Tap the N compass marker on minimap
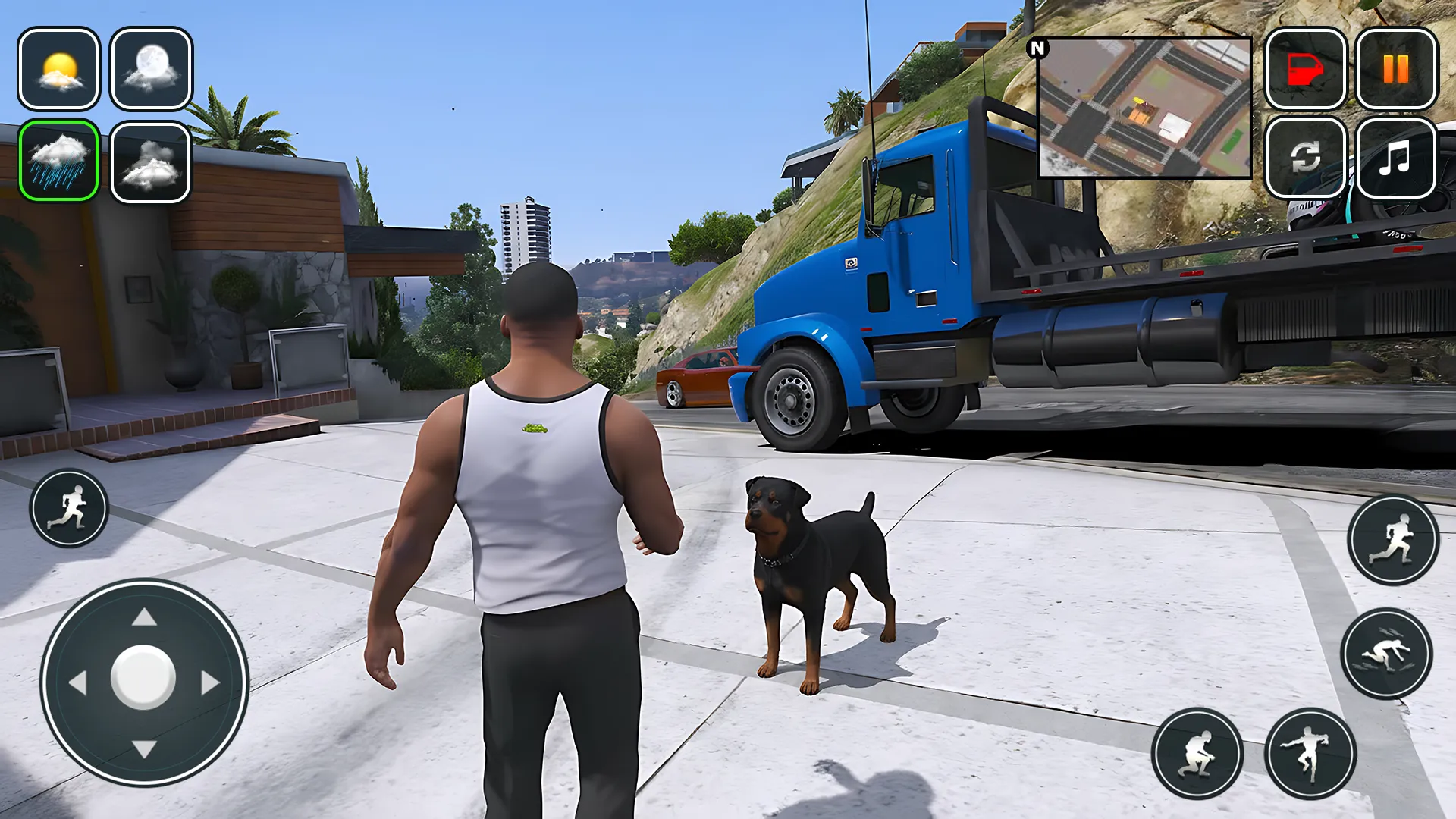This screenshot has width=1456, height=819. pos(1037,47)
